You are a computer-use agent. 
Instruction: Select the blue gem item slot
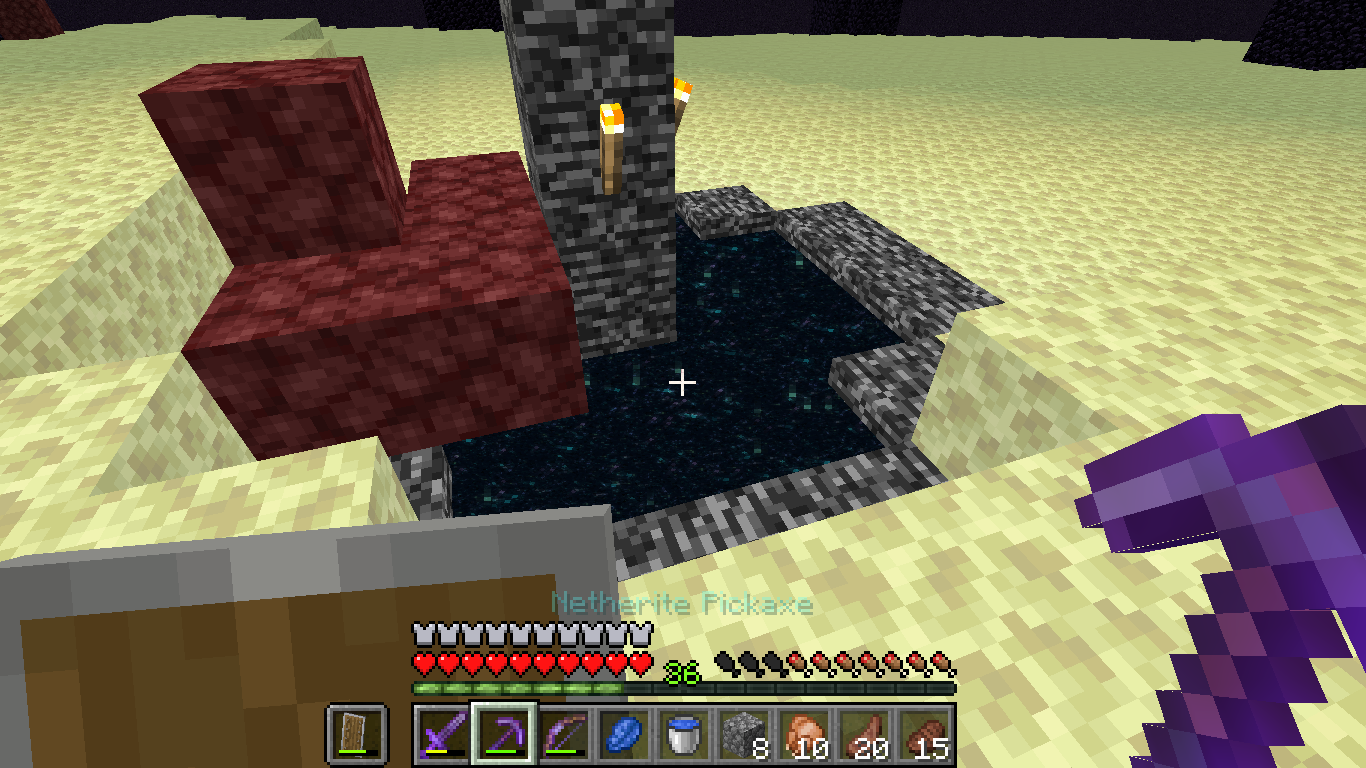(623, 735)
